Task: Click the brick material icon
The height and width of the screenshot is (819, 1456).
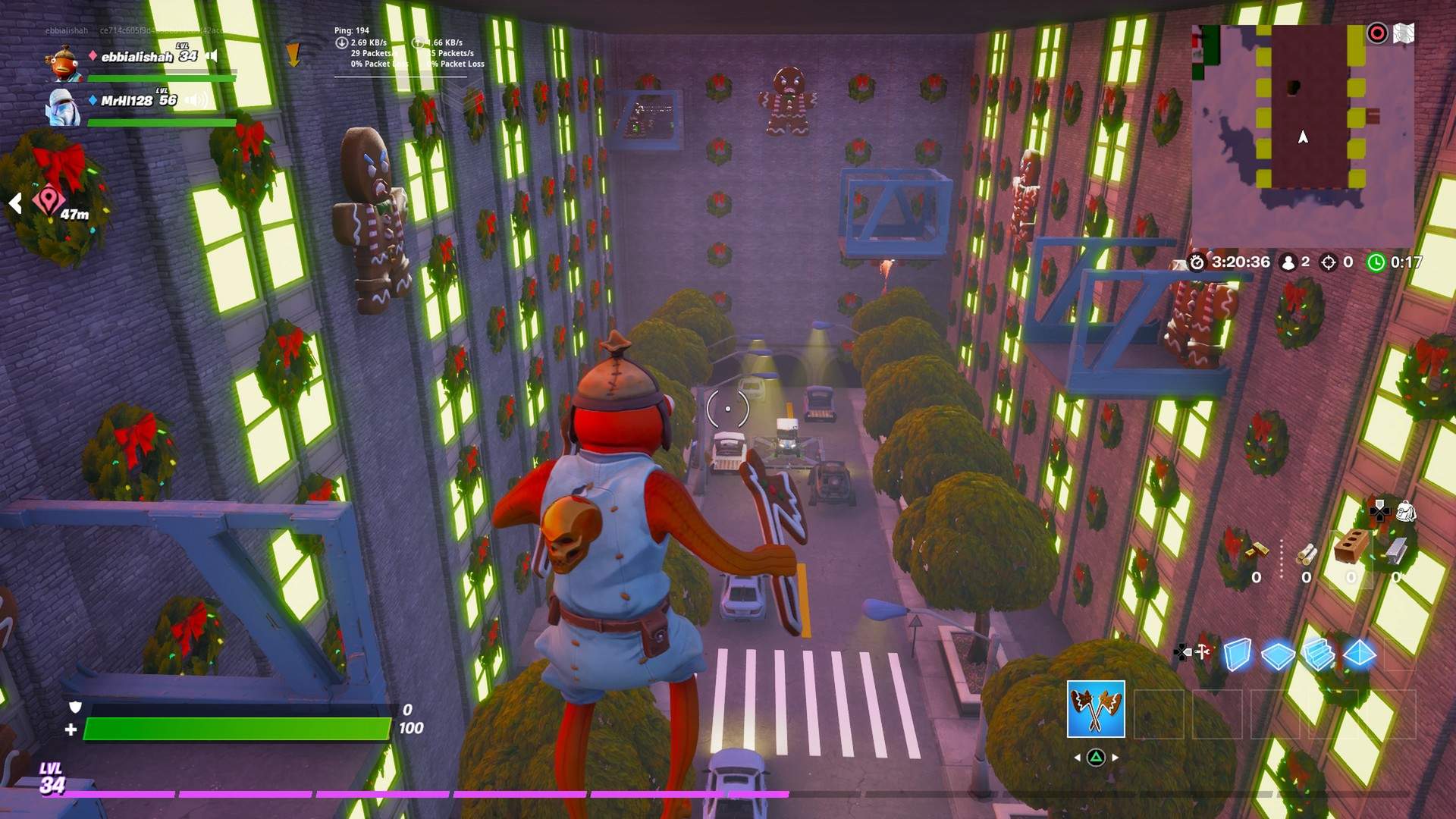Action: click(x=1351, y=545)
